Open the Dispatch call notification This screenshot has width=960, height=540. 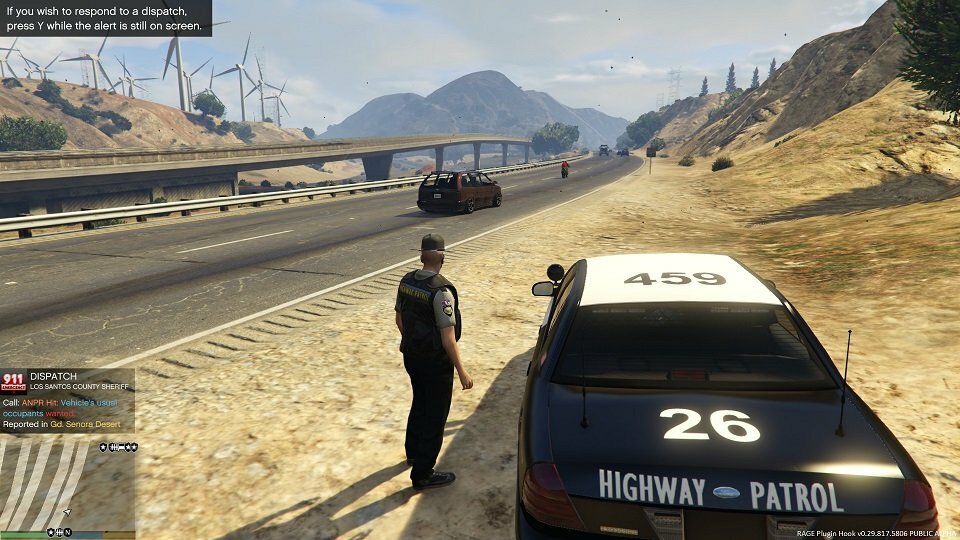click(68, 400)
